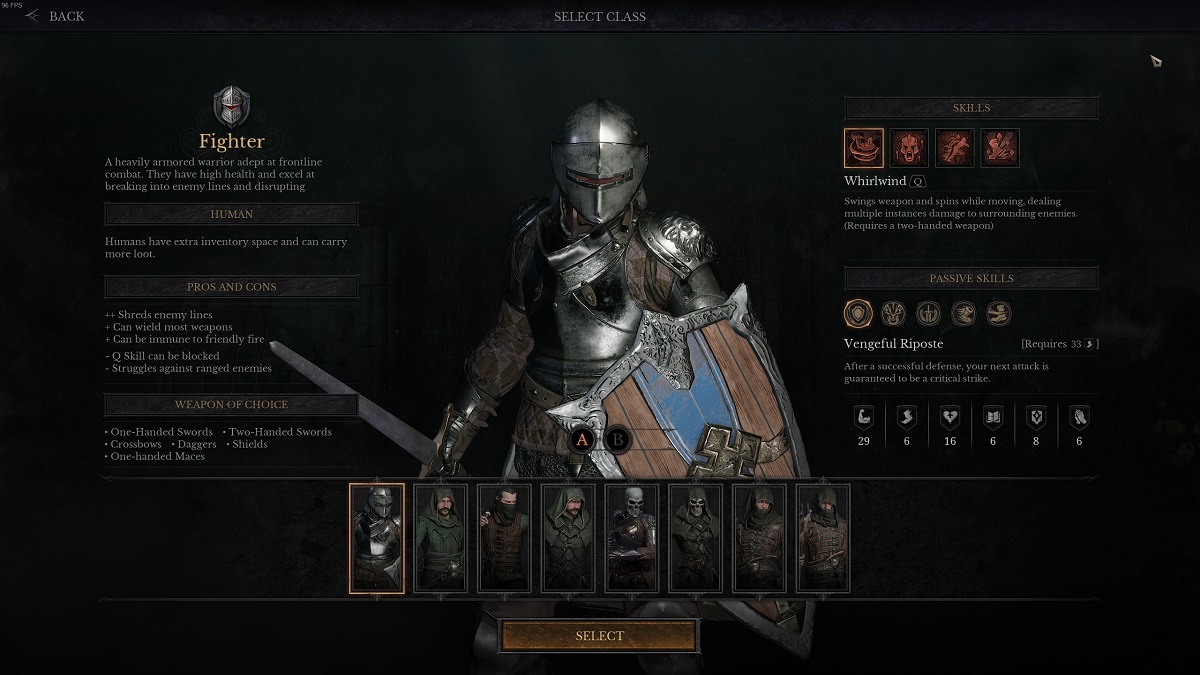
Task: Select the Vengeful Riposte shield passive
Action: tap(859, 314)
